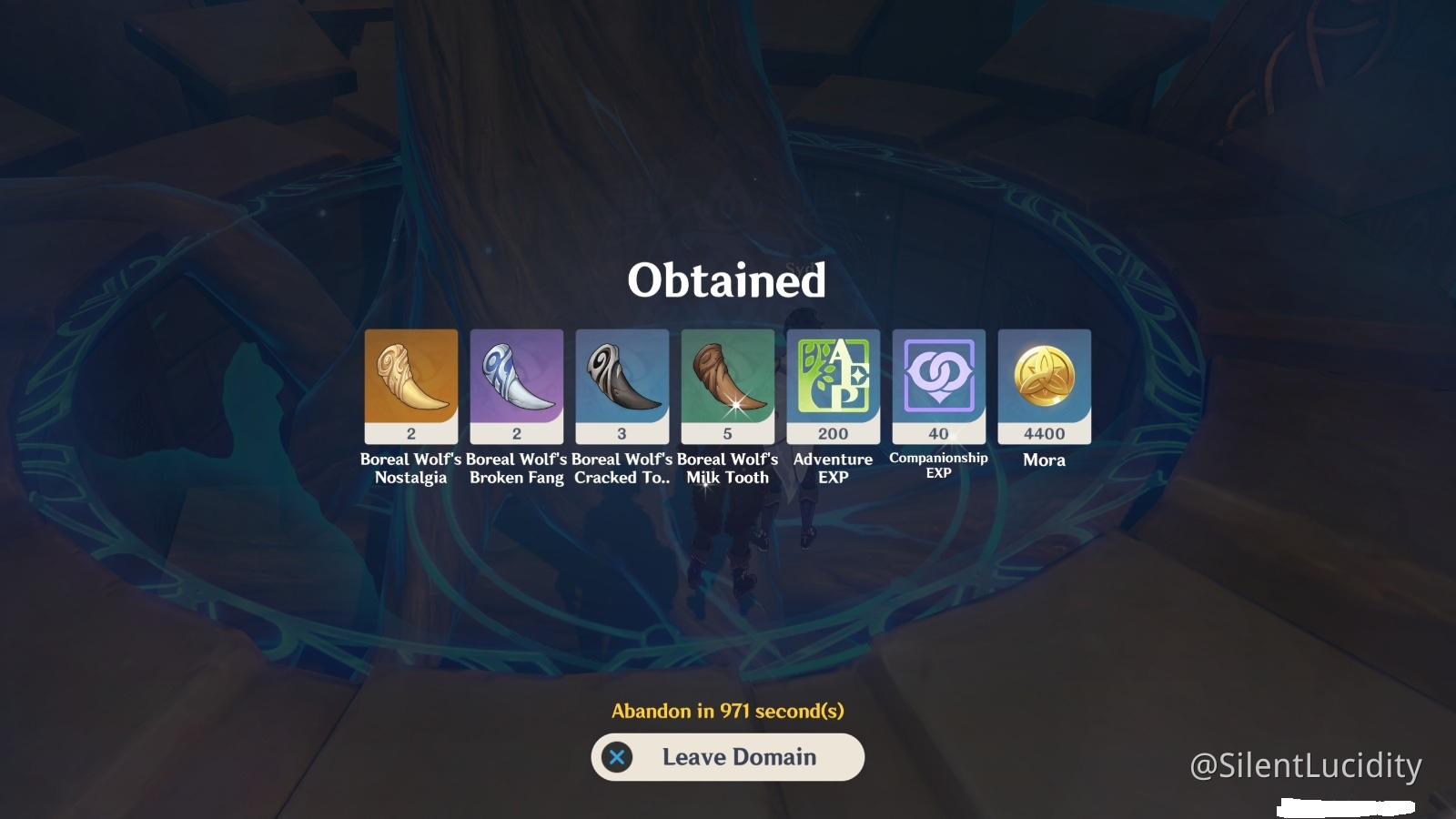1456x819 pixels.
Task: Click the @SilentLucidity watermark link
Action: point(1305,767)
